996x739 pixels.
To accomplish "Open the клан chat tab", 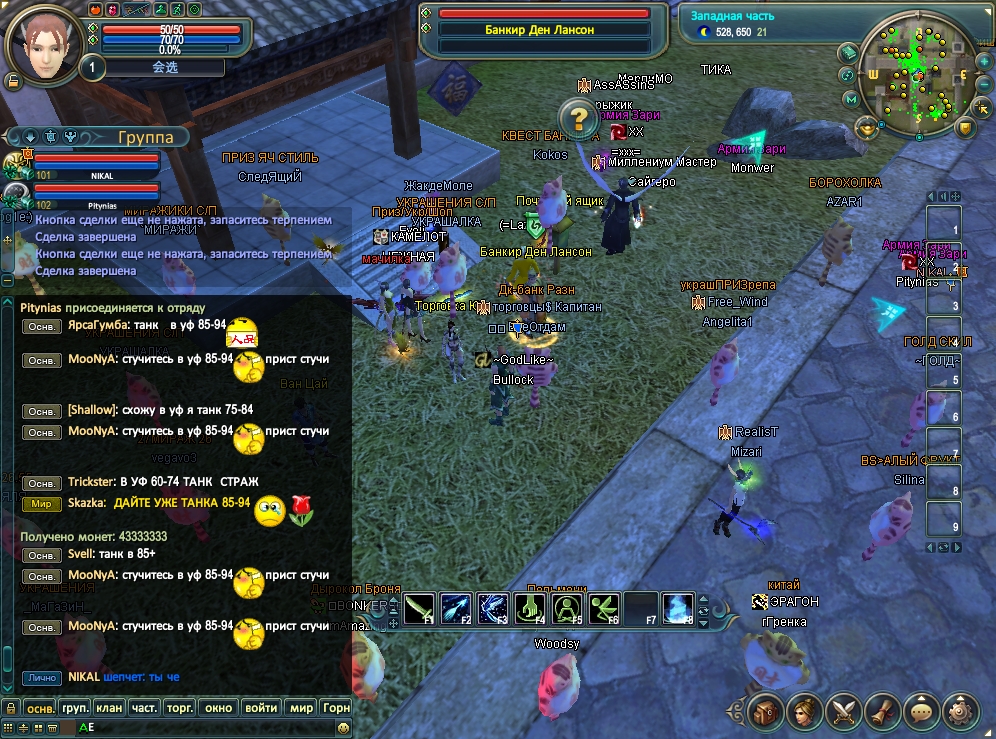I will pos(110,707).
